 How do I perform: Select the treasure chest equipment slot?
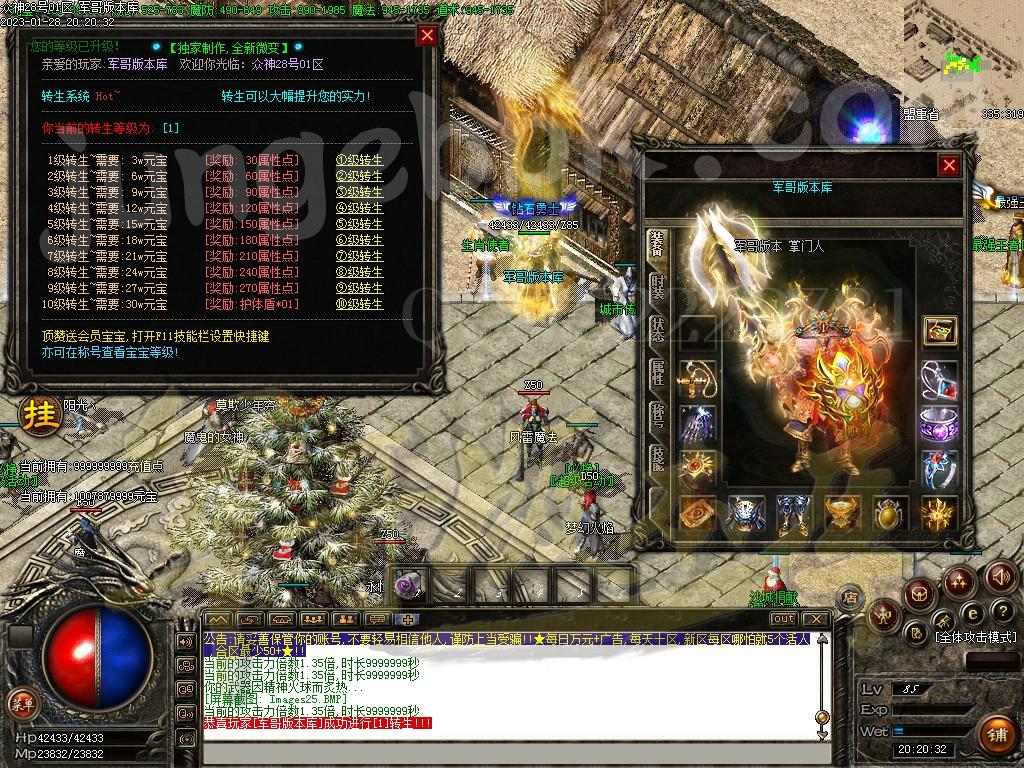coord(939,330)
